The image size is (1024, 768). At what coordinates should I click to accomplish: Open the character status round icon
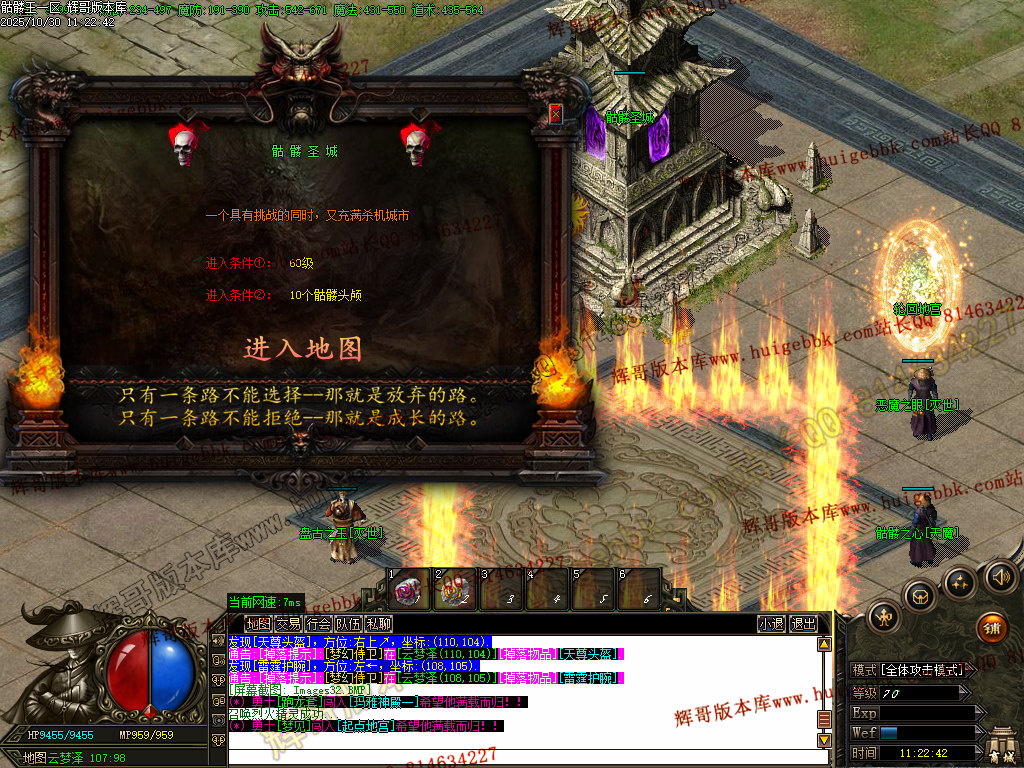pyautogui.click(x=884, y=617)
